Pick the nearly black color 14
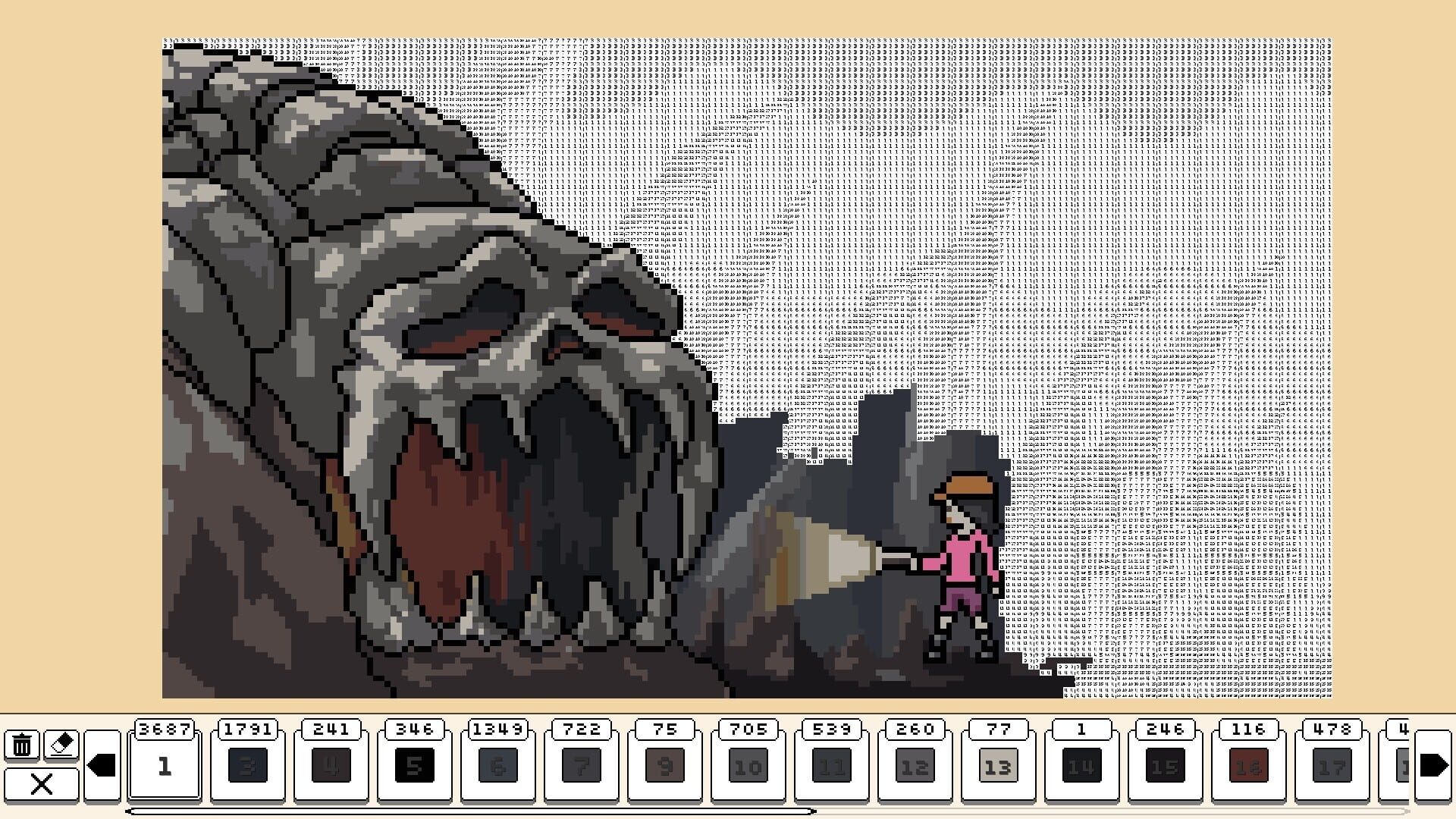Viewport: 1456px width, 819px height. coord(1083,765)
